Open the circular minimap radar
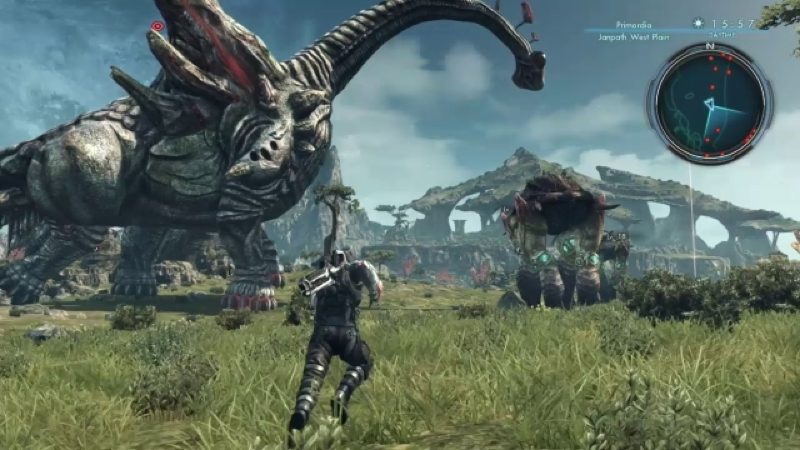The image size is (800, 450). click(710, 102)
